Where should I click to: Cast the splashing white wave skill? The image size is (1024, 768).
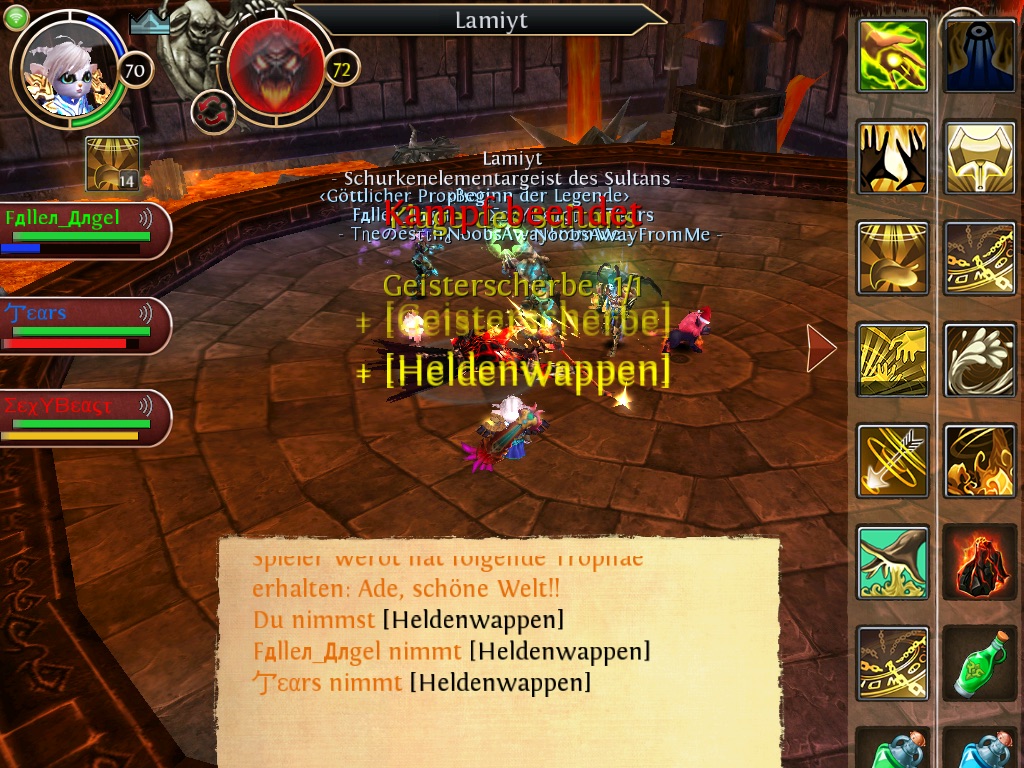[x=980, y=359]
